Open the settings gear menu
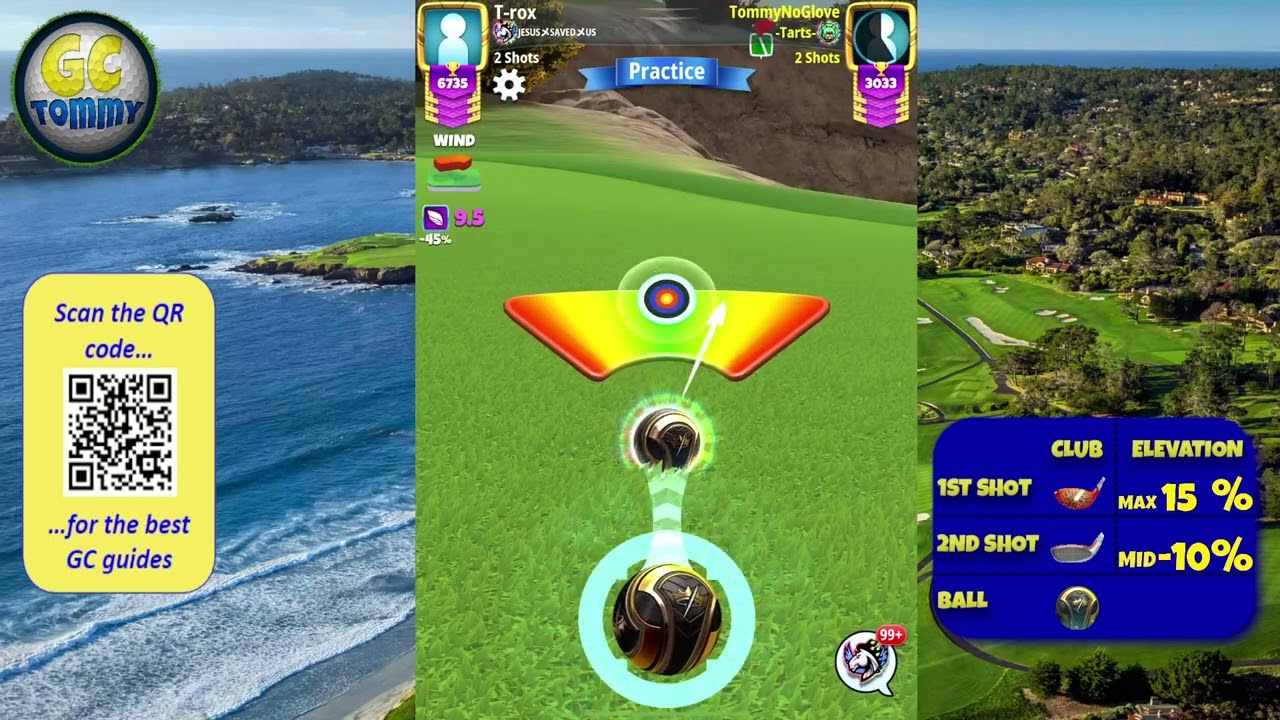 (x=509, y=85)
